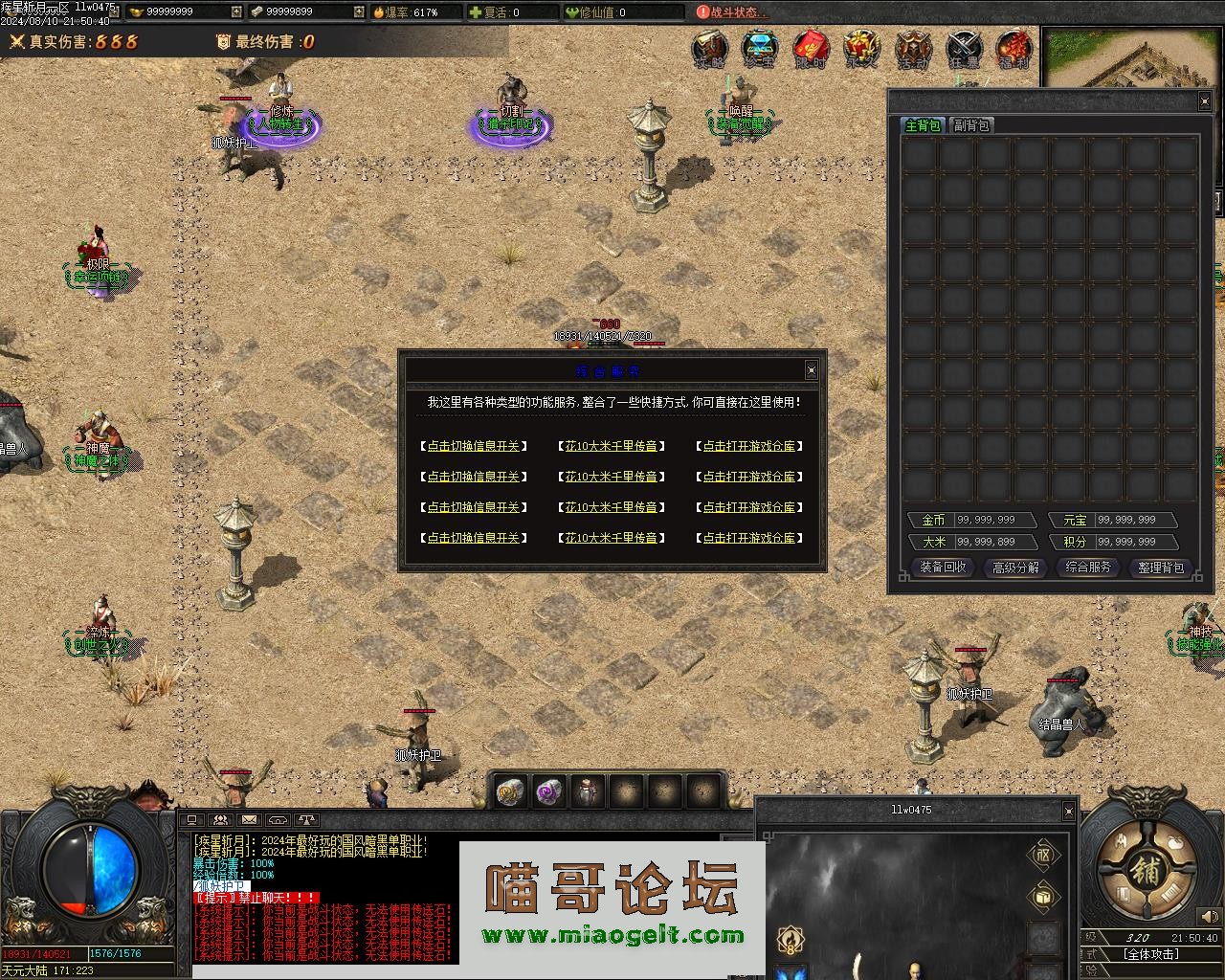Select the 主背包 tab

pos(924,125)
